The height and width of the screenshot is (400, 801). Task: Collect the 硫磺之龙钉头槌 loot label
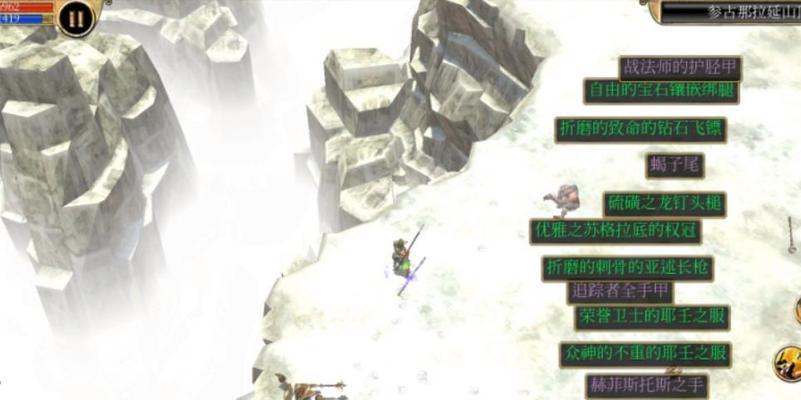tap(665, 204)
